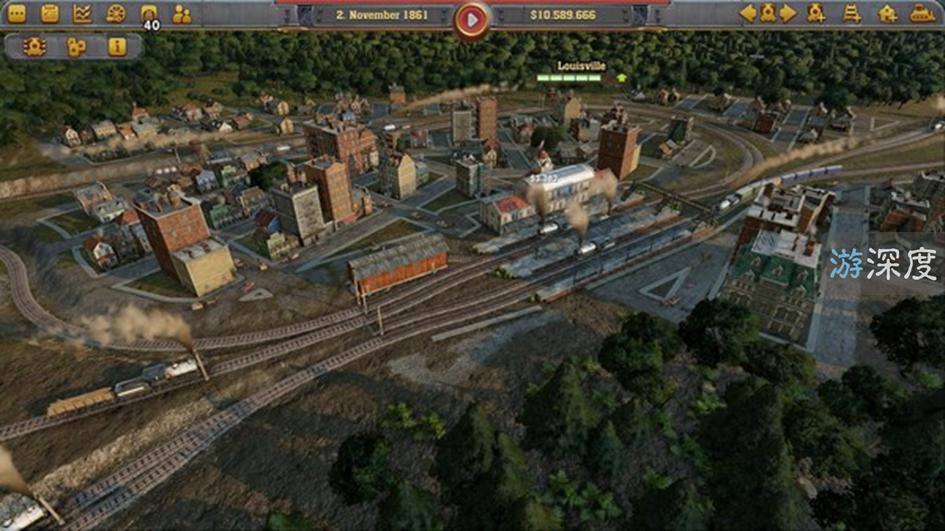
Task: Open the track construction tool
Action: click(852, 14)
